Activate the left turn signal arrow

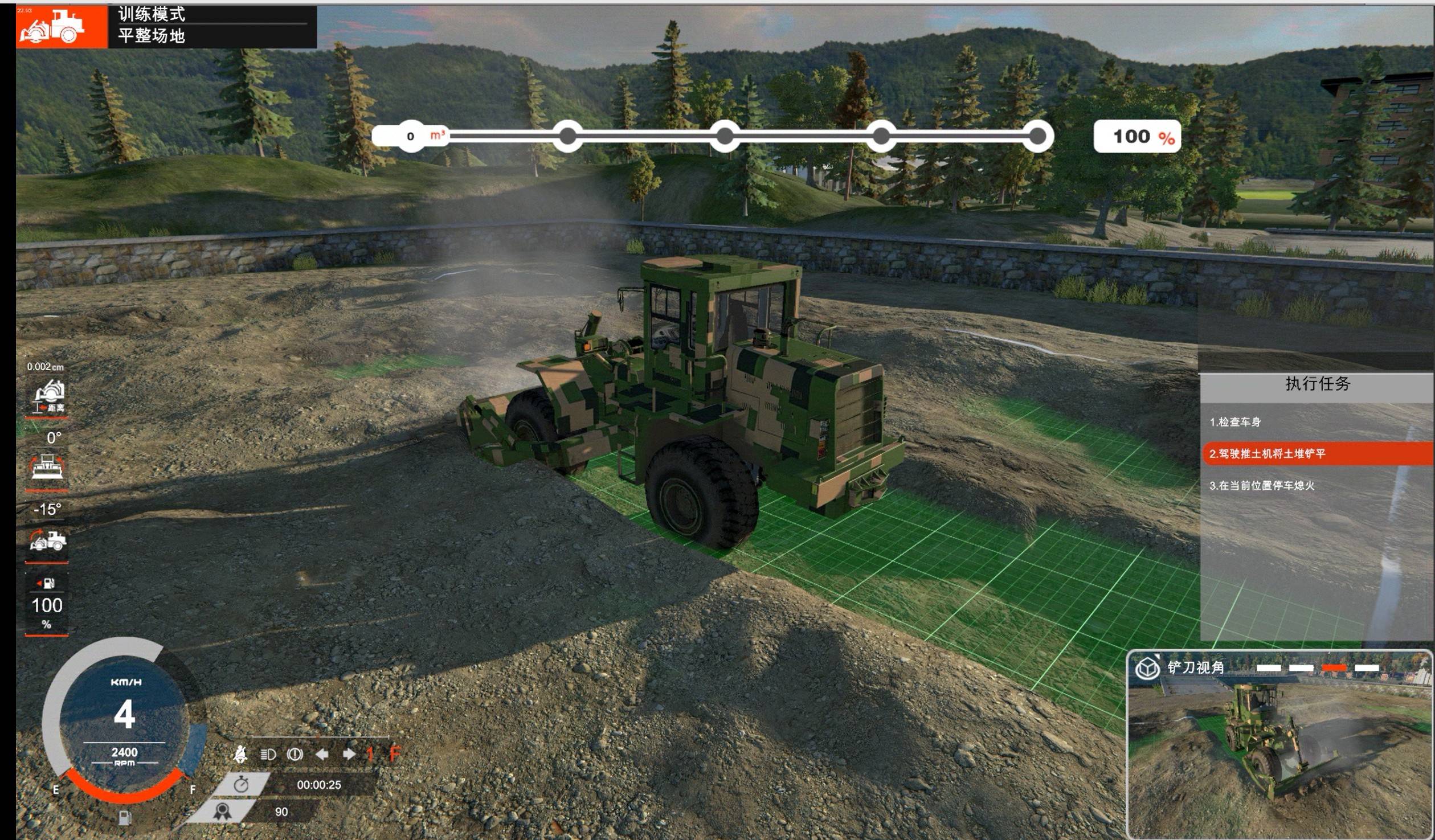click(322, 755)
